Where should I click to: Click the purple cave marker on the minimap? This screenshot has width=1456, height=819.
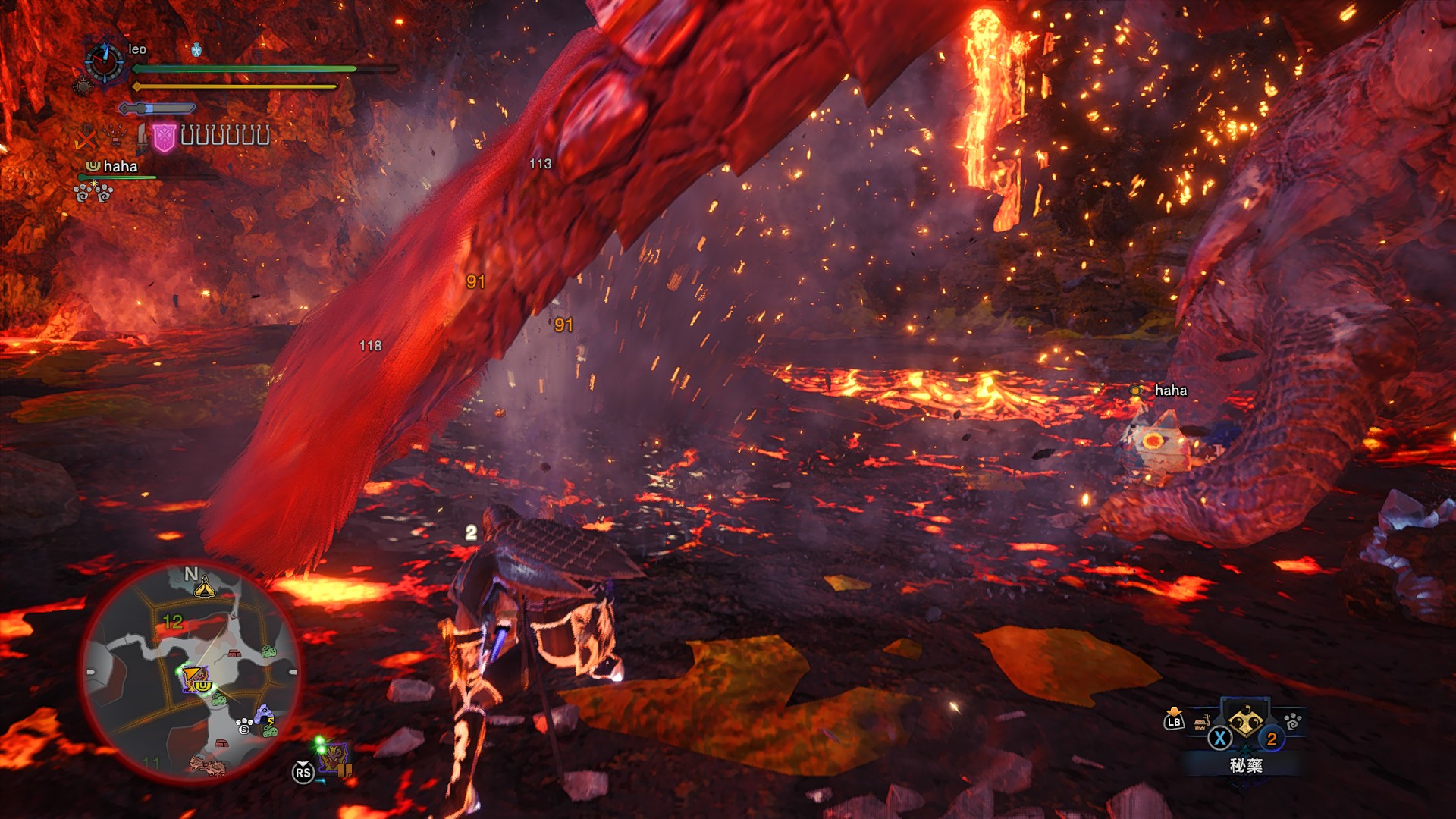click(x=263, y=714)
